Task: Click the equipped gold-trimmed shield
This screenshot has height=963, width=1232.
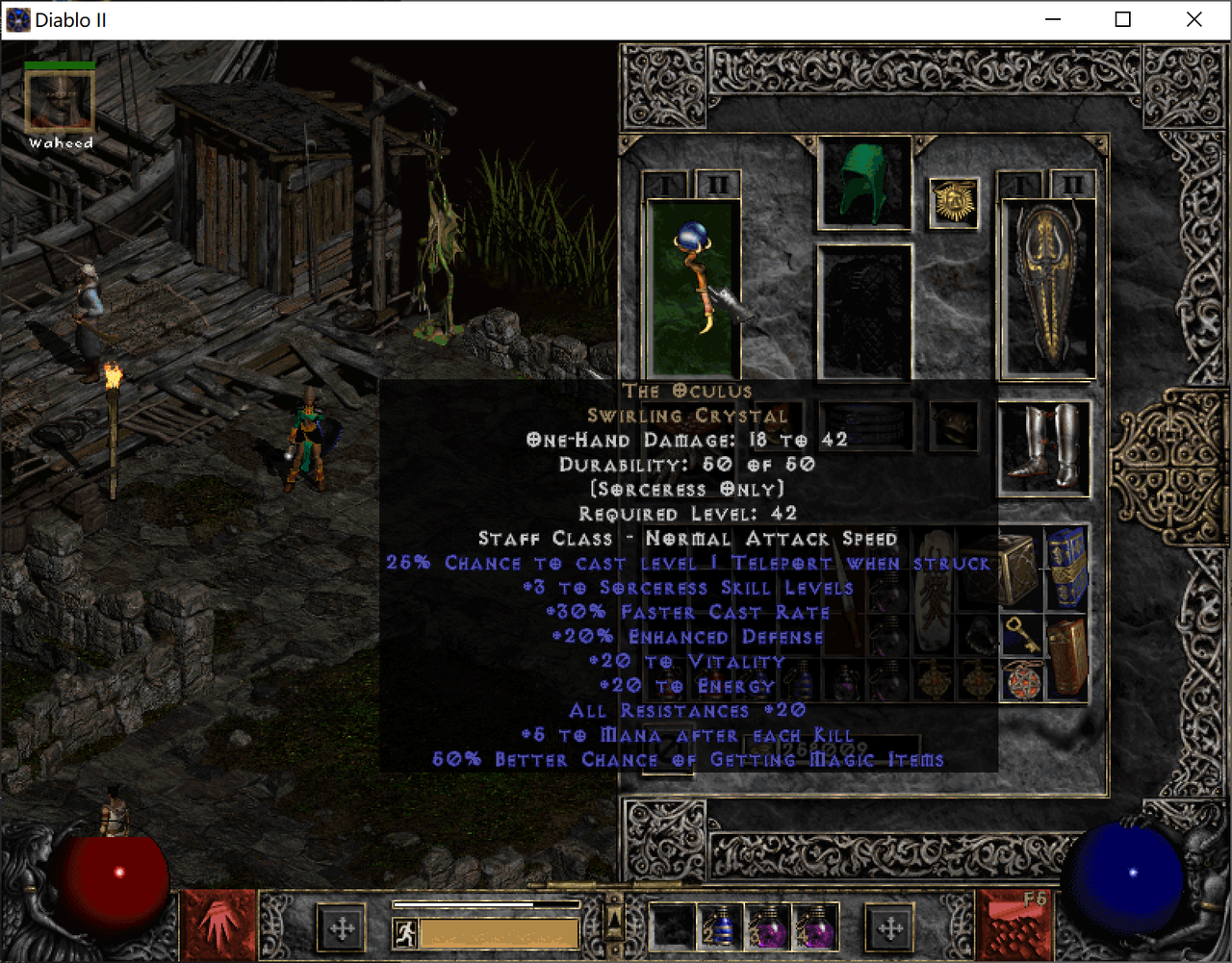Action: coord(1047,289)
